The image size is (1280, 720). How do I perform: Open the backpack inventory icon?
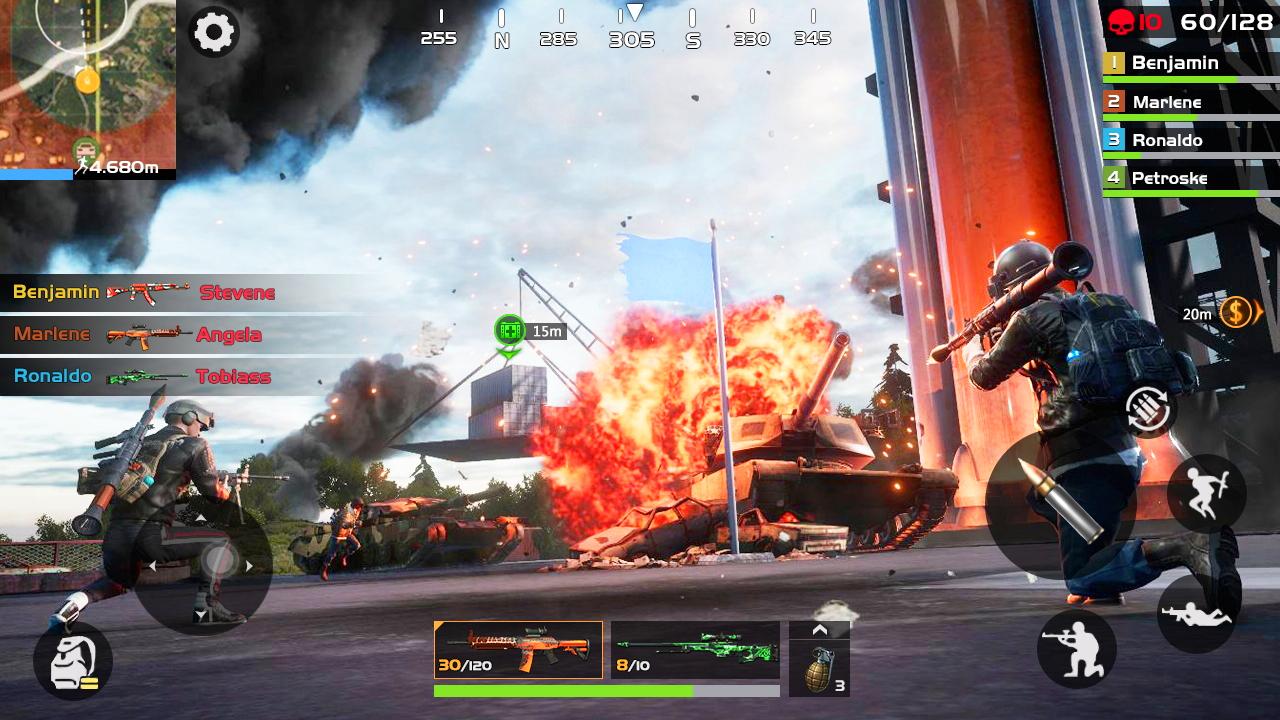tap(70, 660)
